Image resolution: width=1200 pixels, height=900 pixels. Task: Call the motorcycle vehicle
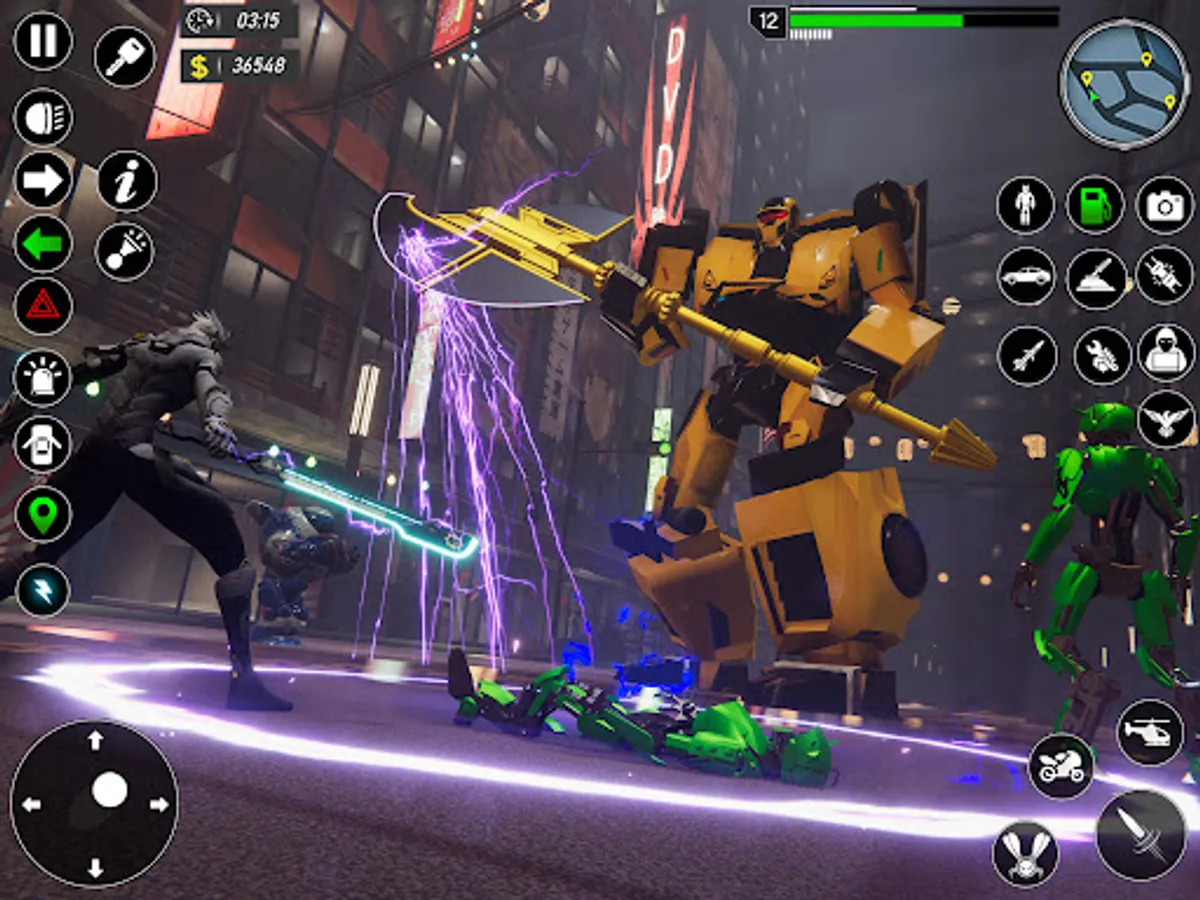pos(1061,766)
